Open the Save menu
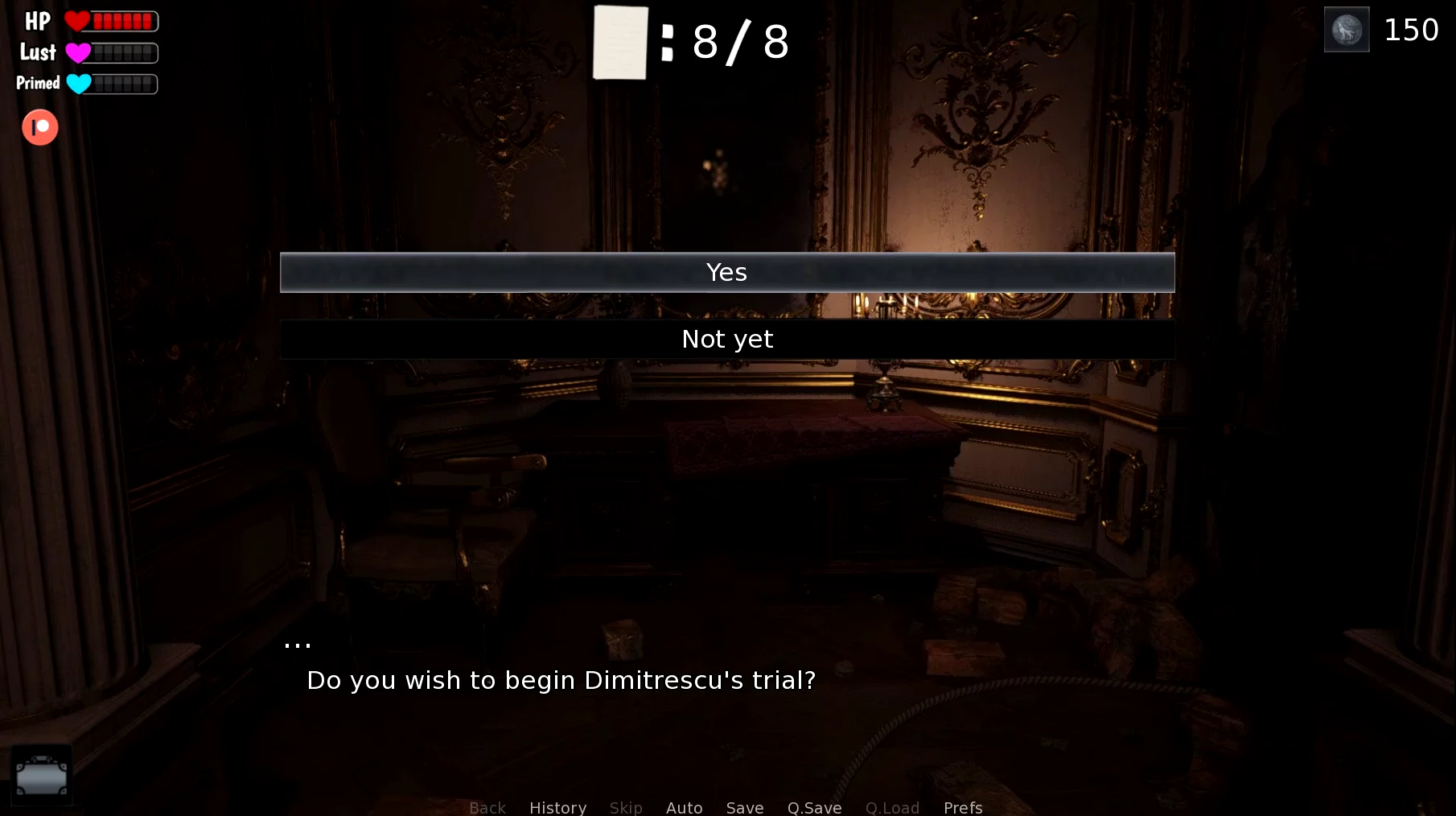 (745, 807)
